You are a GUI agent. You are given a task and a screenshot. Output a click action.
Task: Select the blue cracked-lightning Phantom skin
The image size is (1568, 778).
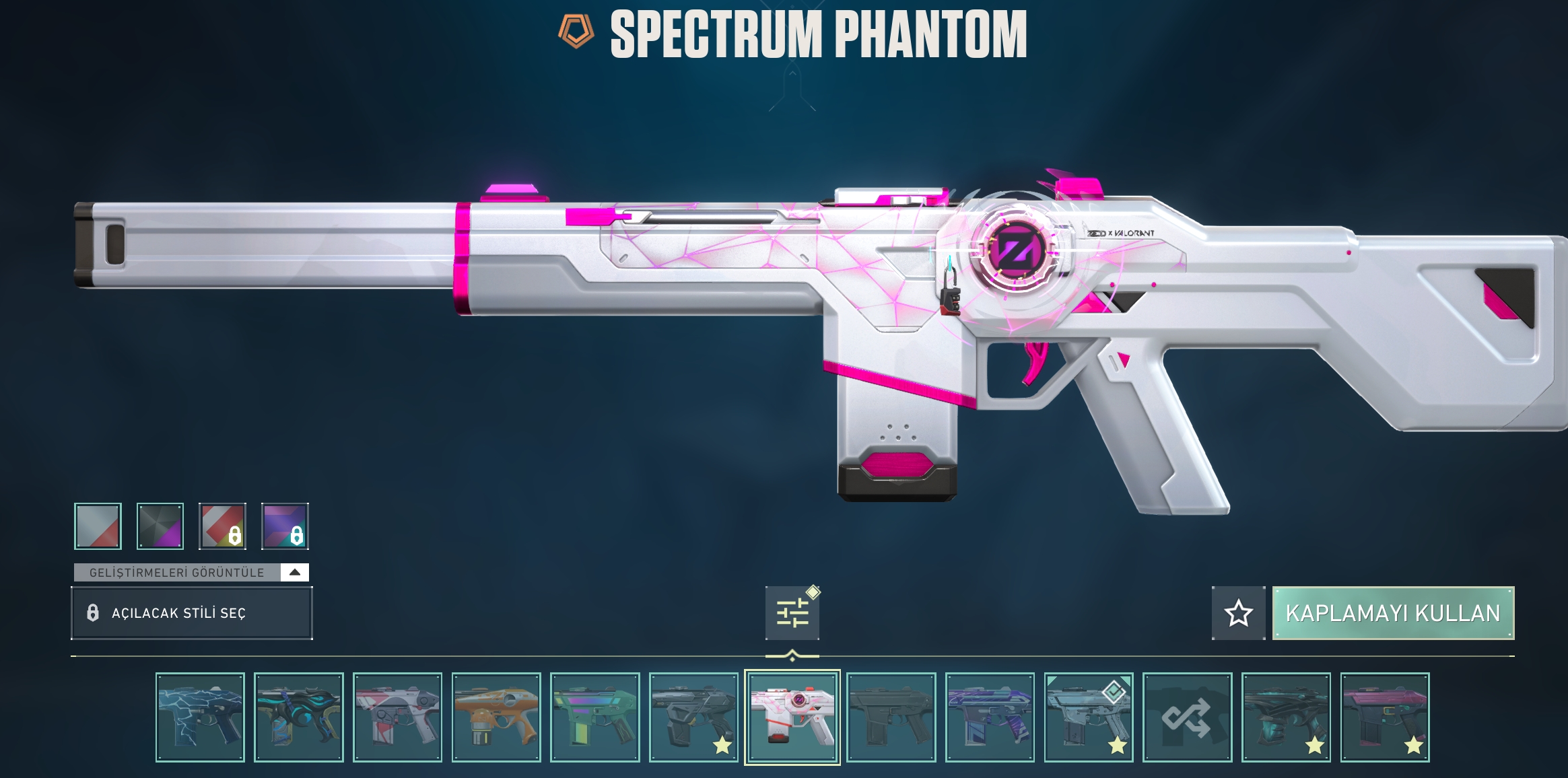pos(200,717)
